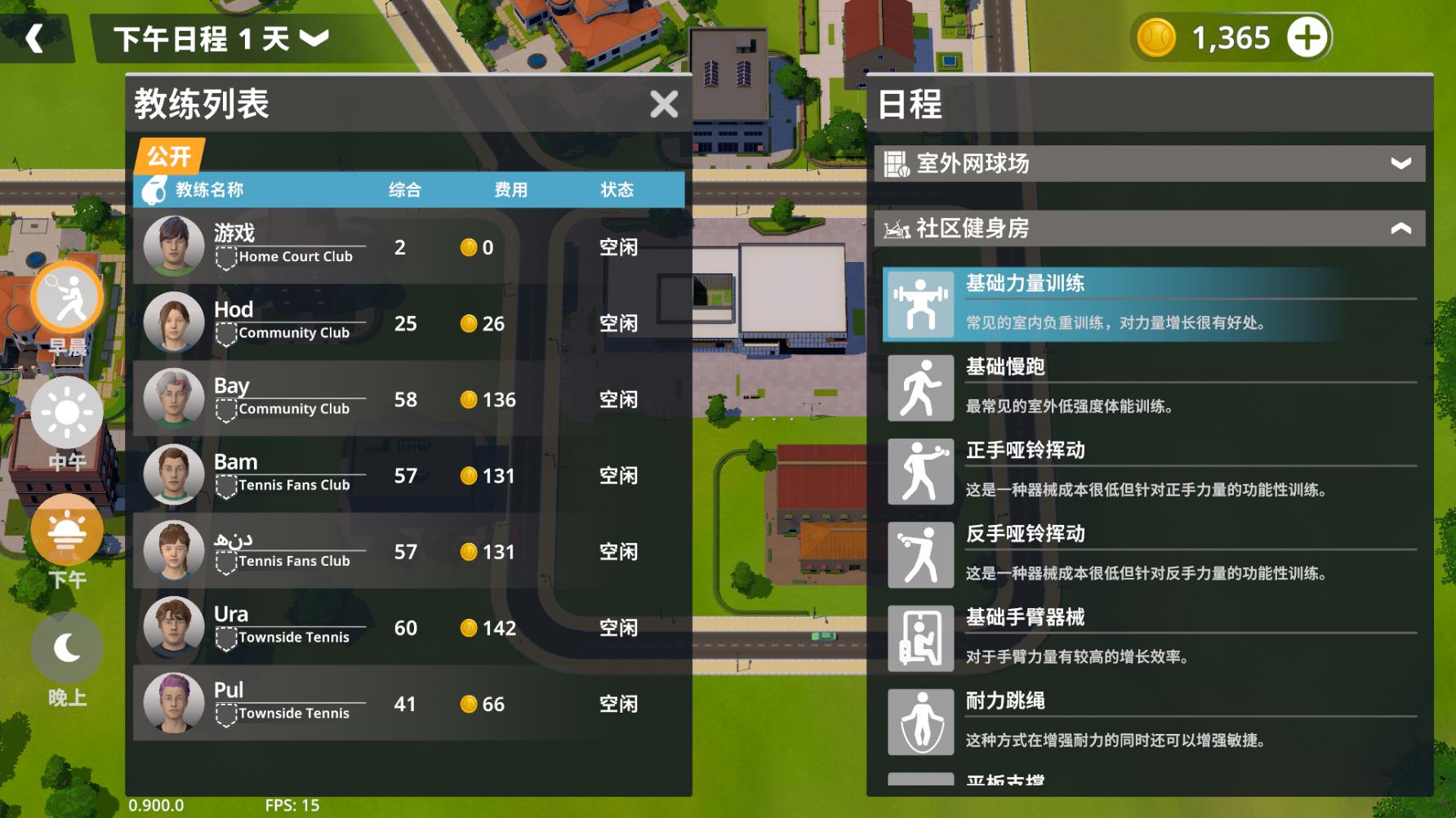Click the back arrow at top left
The width and height of the screenshot is (1456, 818).
click(x=33, y=37)
